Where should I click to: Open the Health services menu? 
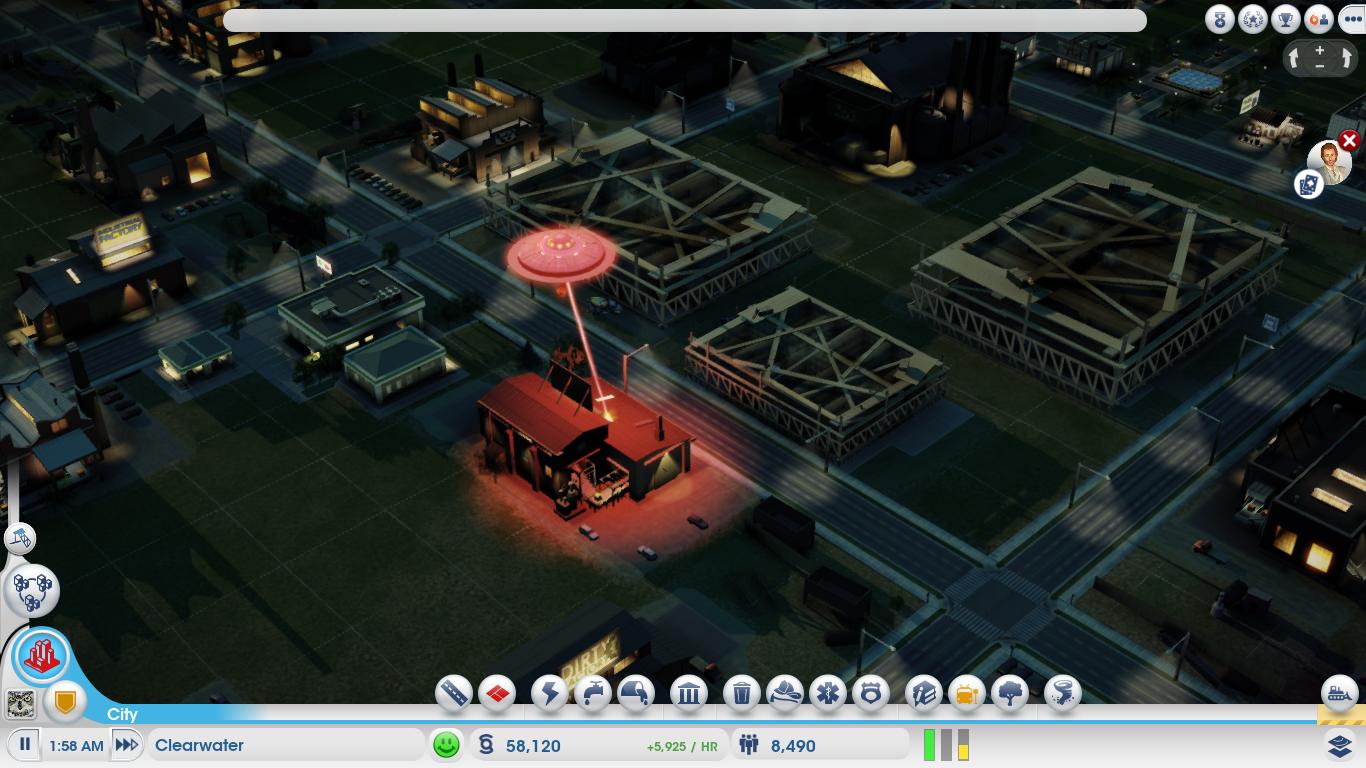[x=828, y=692]
